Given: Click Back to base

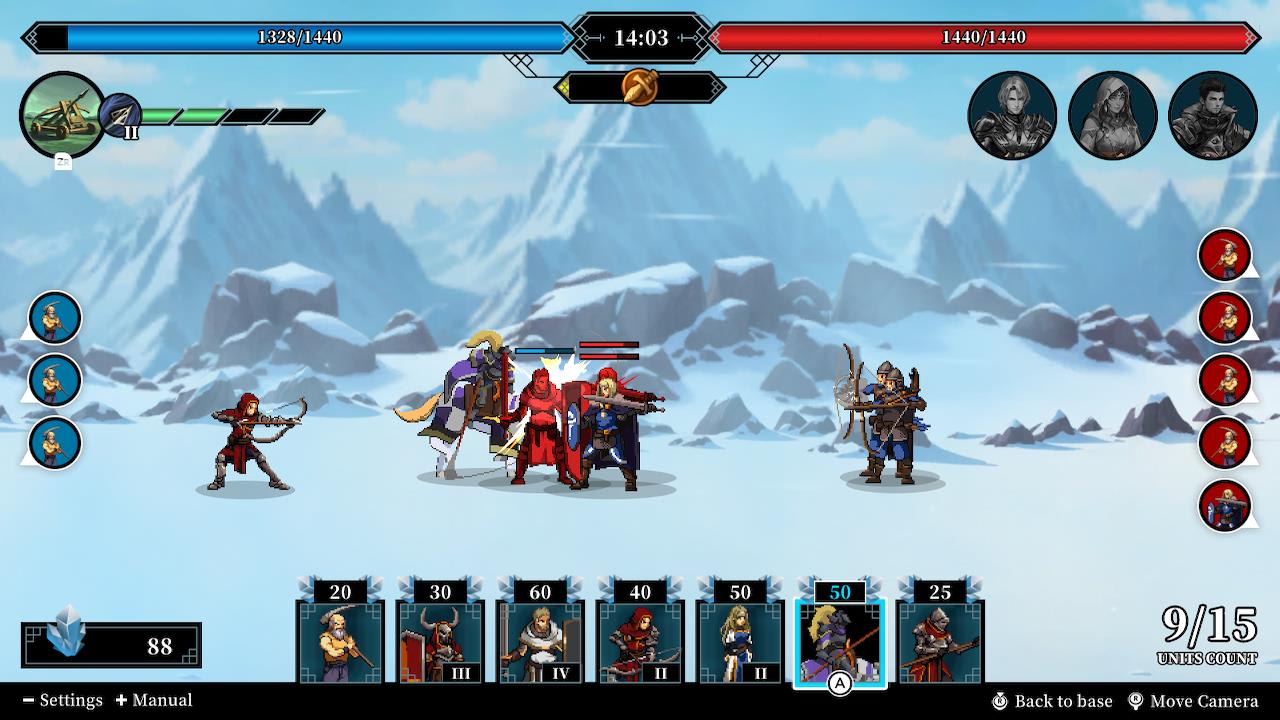Looking at the screenshot, I should (1064, 701).
